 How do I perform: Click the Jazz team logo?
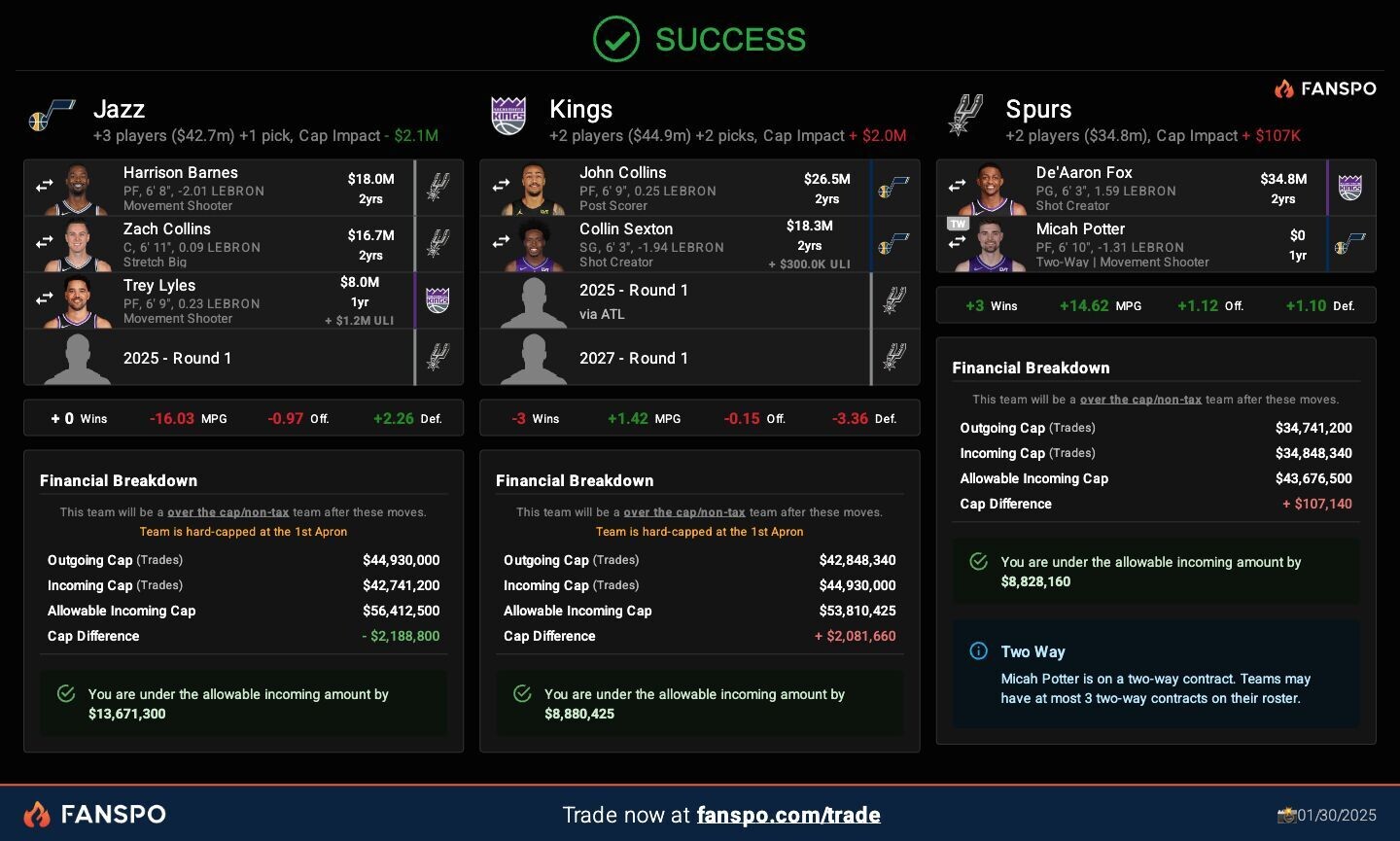[52, 118]
